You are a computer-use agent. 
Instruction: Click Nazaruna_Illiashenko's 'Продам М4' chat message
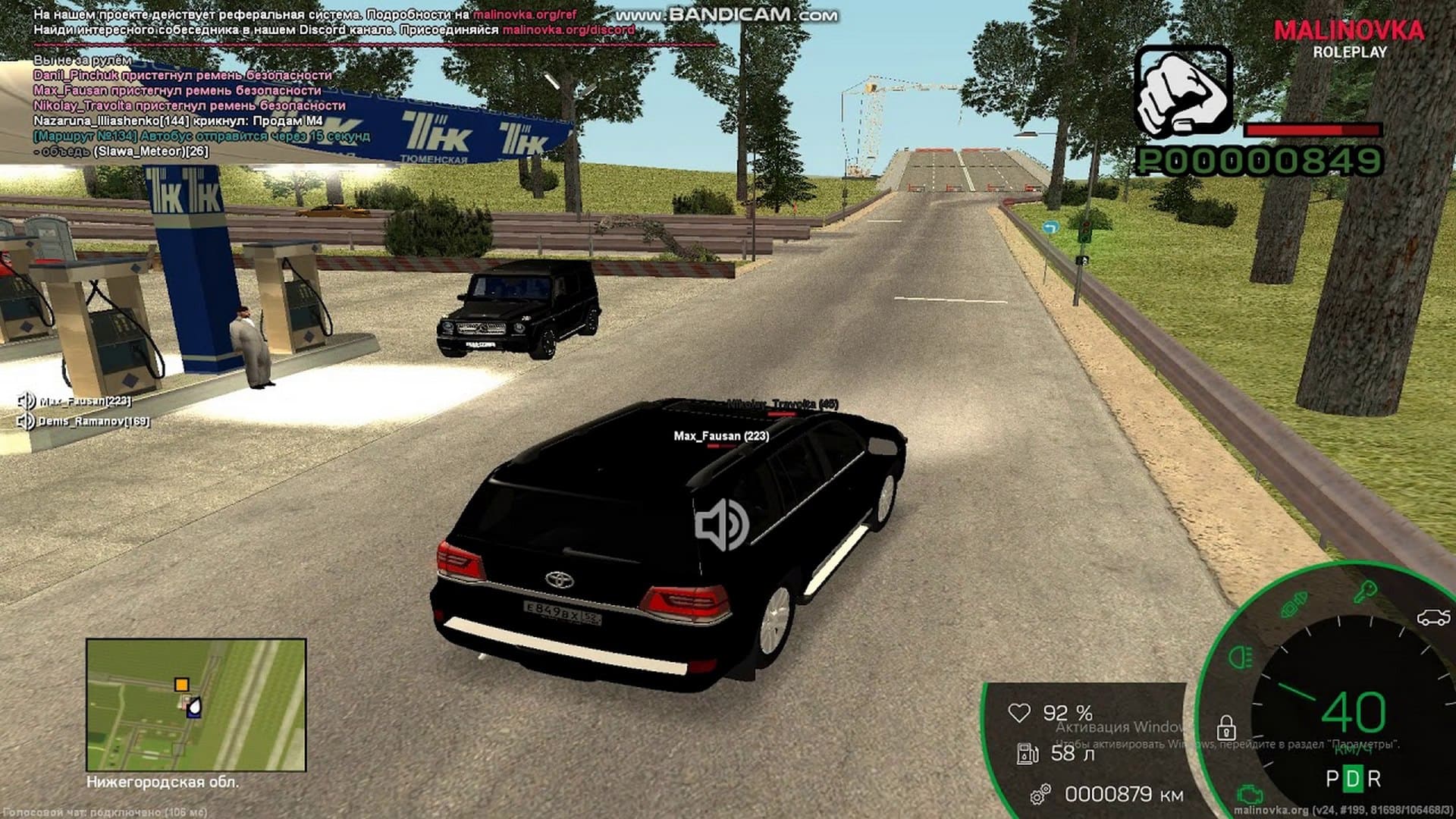point(178,121)
